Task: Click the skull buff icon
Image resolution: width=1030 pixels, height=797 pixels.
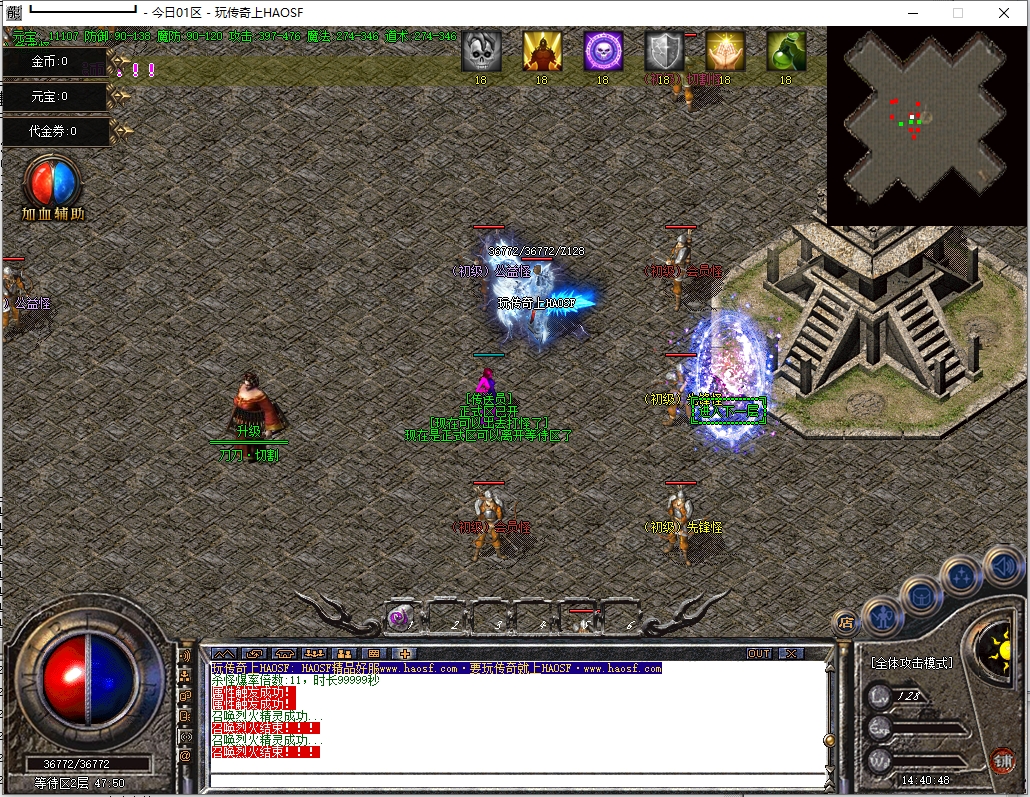Action: 481,51
